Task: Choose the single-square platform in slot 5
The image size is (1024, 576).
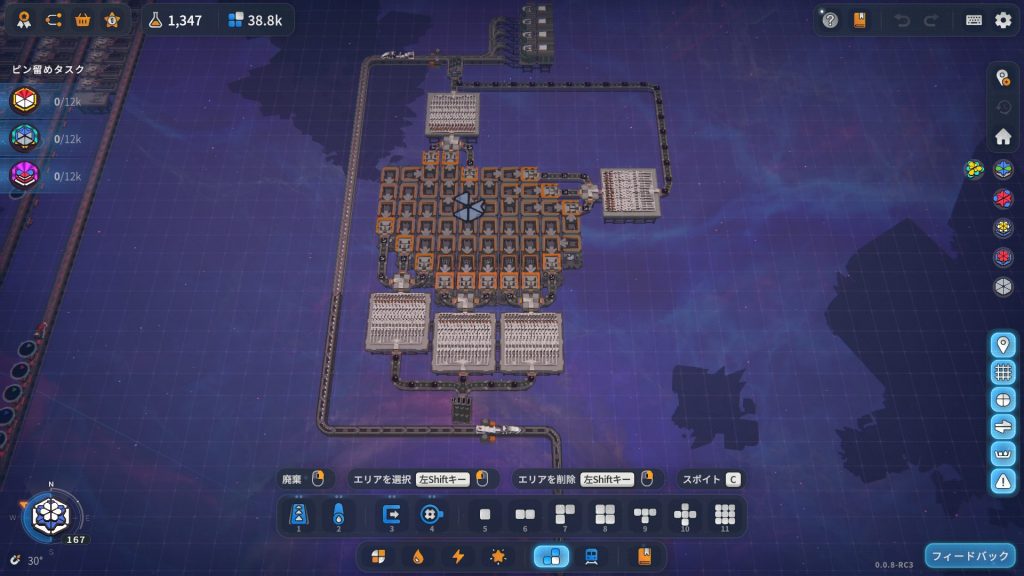Action: [x=485, y=515]
